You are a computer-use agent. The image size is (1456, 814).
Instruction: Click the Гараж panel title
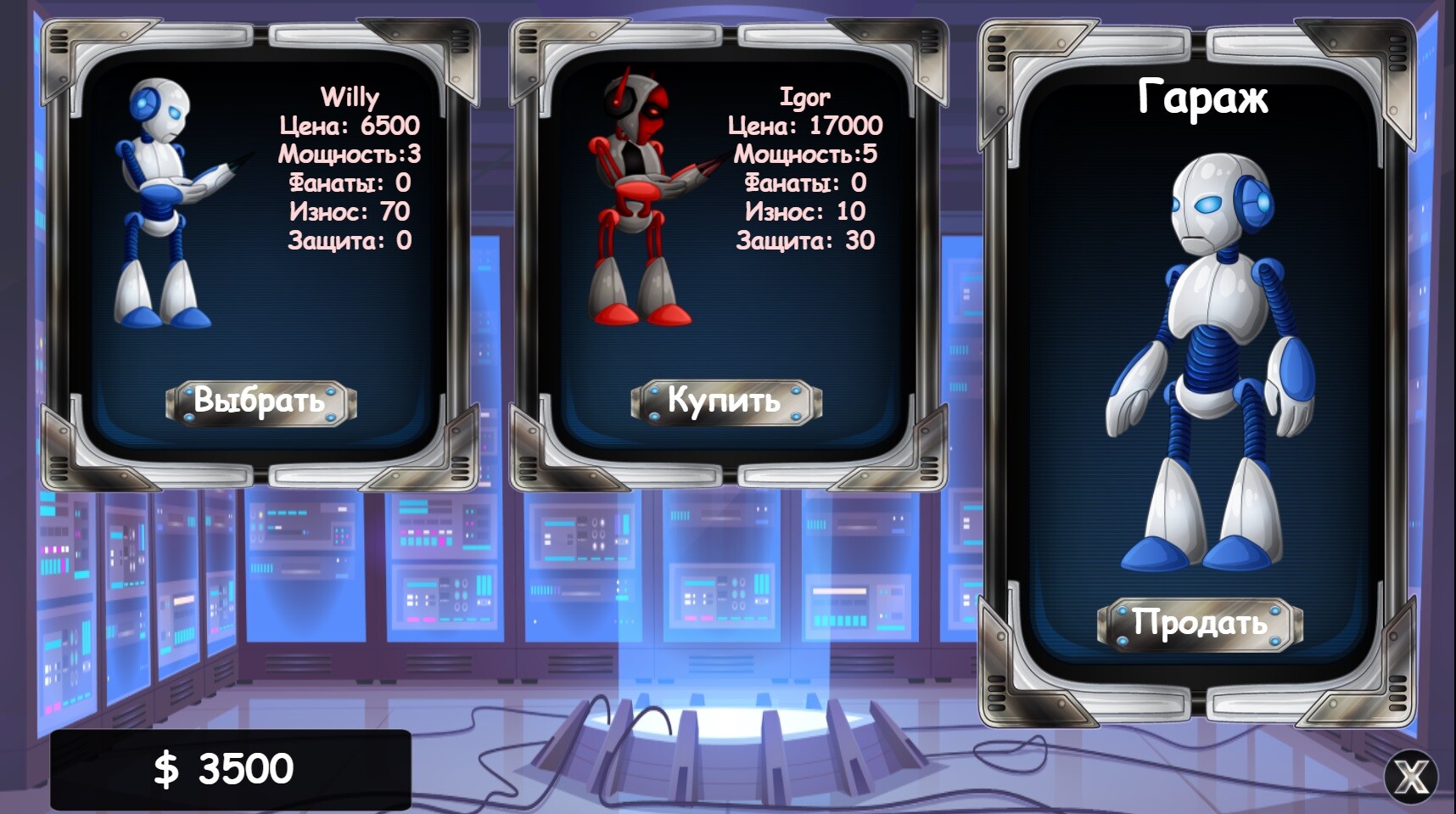(1204, 98)
